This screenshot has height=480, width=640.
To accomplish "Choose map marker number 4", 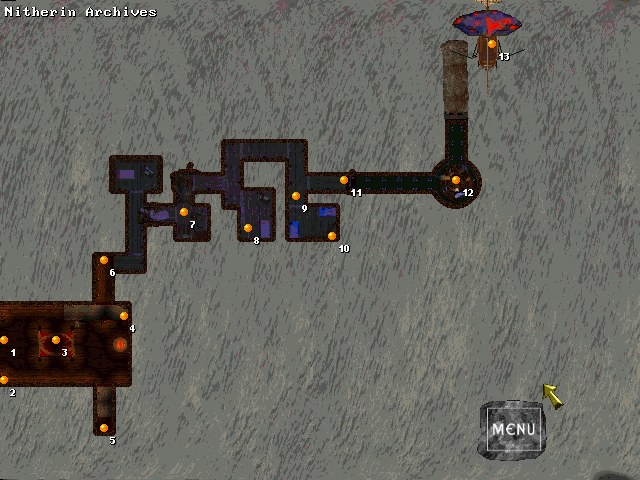I will 124,316.
